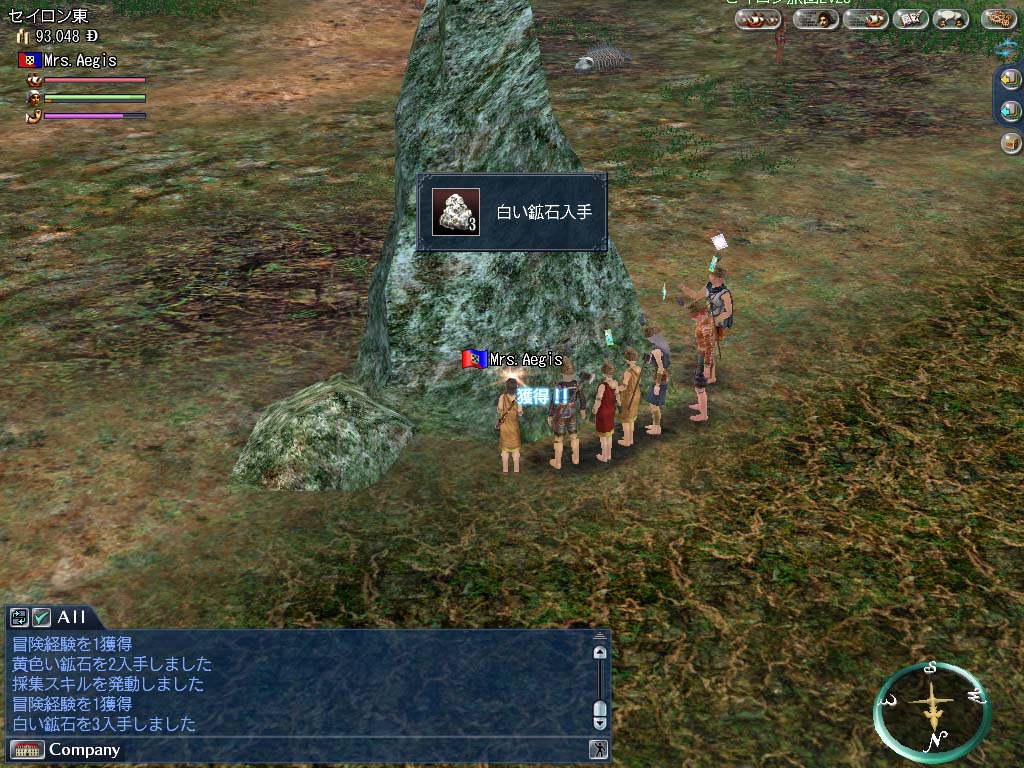Open the fleet menu with three ships
The height and width of the screenshot is (768, 1024).
click(x=758, y=19)
